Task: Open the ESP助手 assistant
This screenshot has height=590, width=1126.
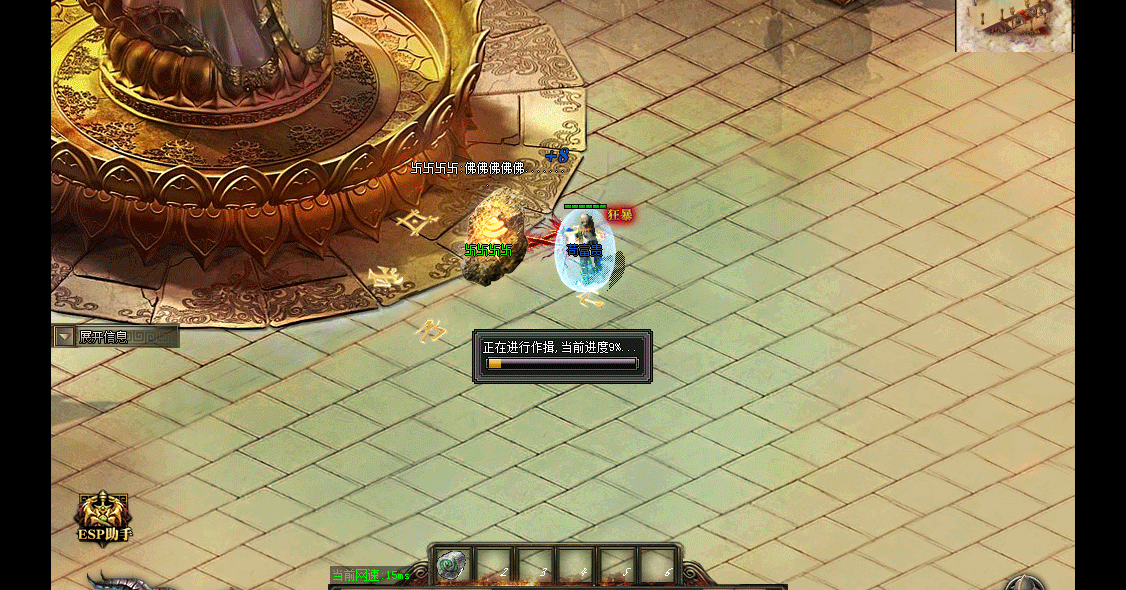Action: pos(104,516)
